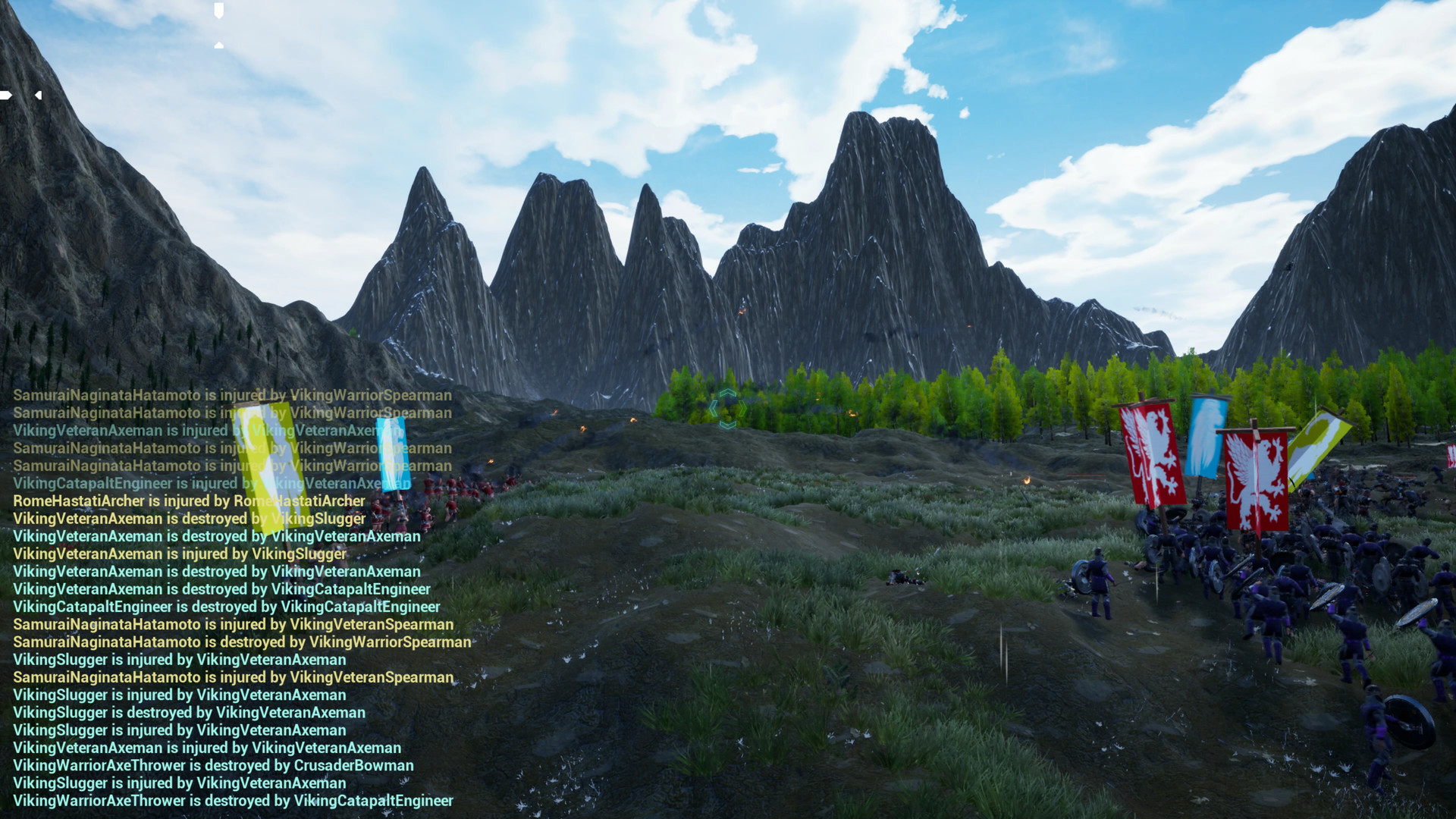Toggle the left chevron on the unit marker

tap(714, 408)
